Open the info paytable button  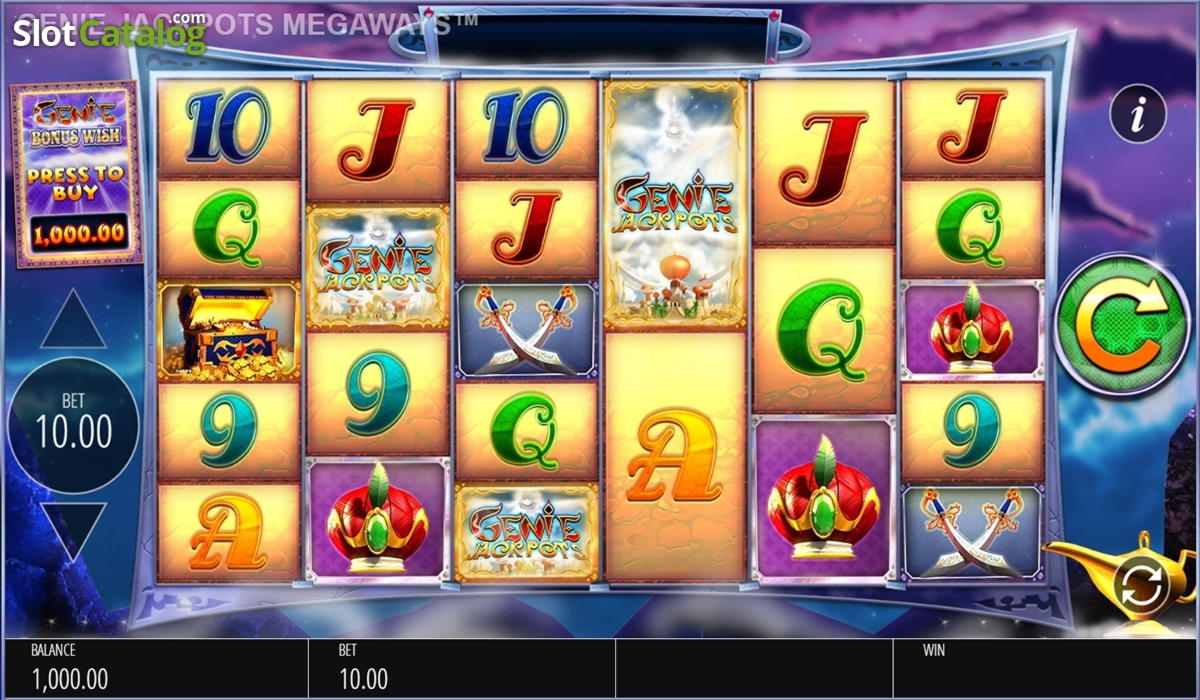coord(1138,114)
